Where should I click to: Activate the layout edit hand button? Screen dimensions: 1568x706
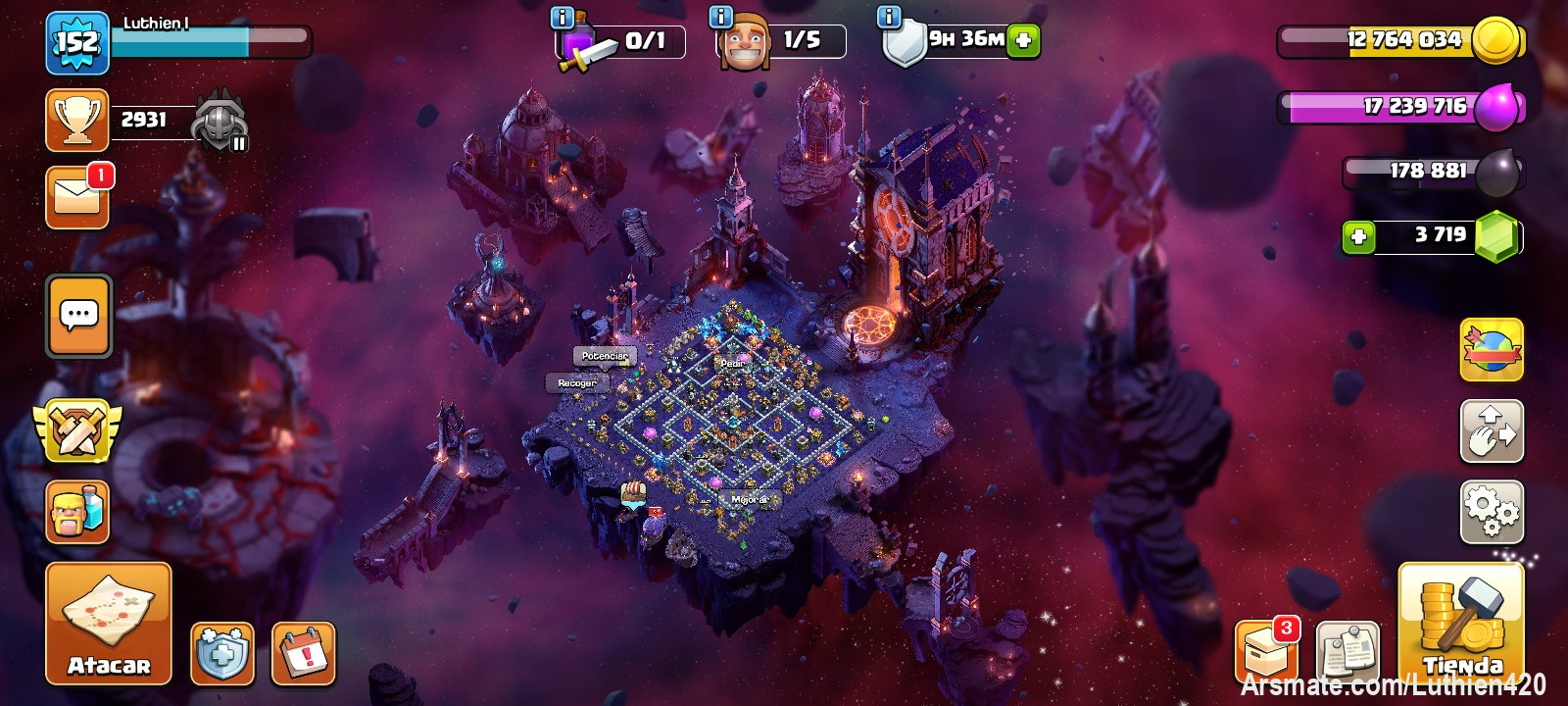1492,431
